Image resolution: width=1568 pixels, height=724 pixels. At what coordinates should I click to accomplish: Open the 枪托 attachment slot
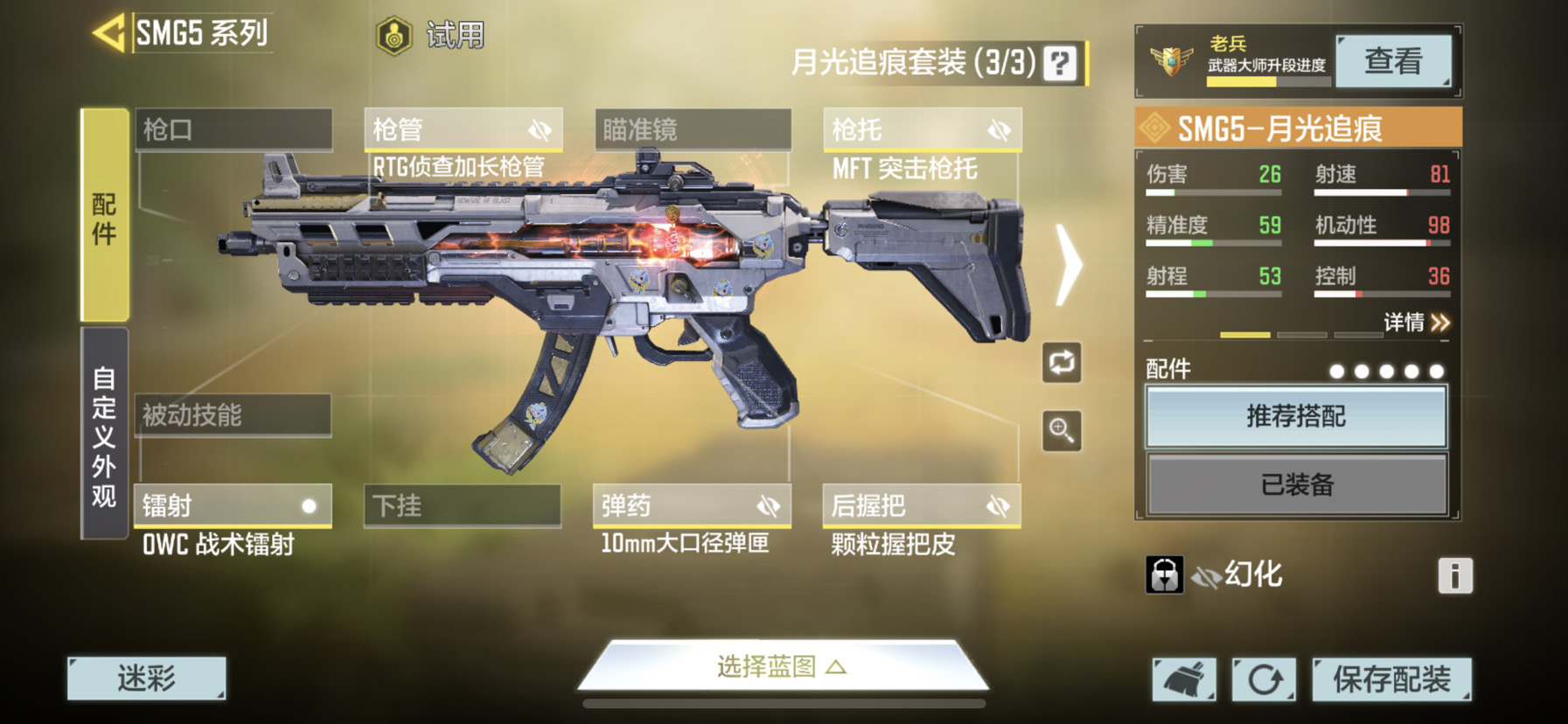[x=922, y=130]
